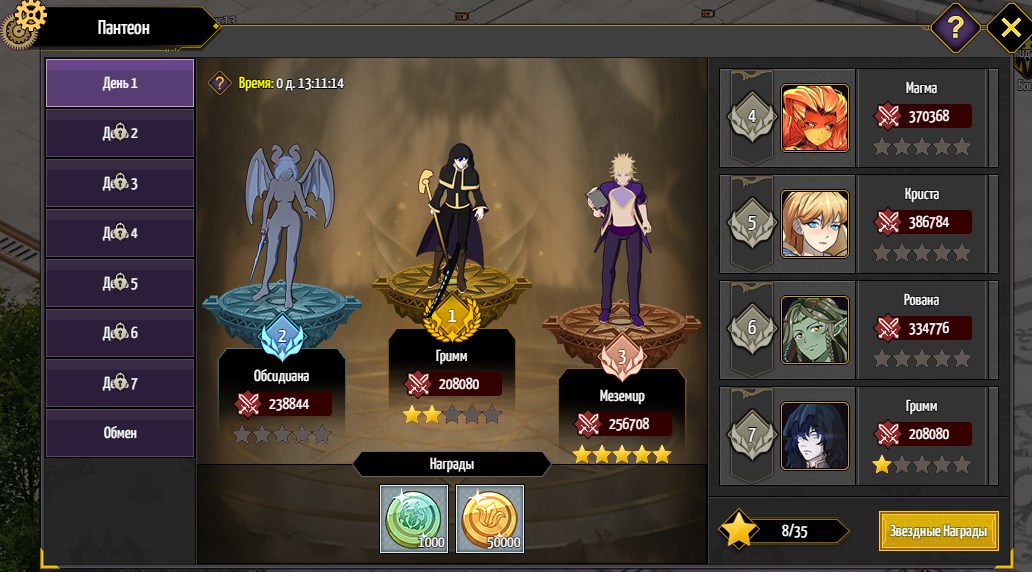The image size is (1032, 572).
Task: Open the locked День 5 tab
Action: click(x=119, y=283)
